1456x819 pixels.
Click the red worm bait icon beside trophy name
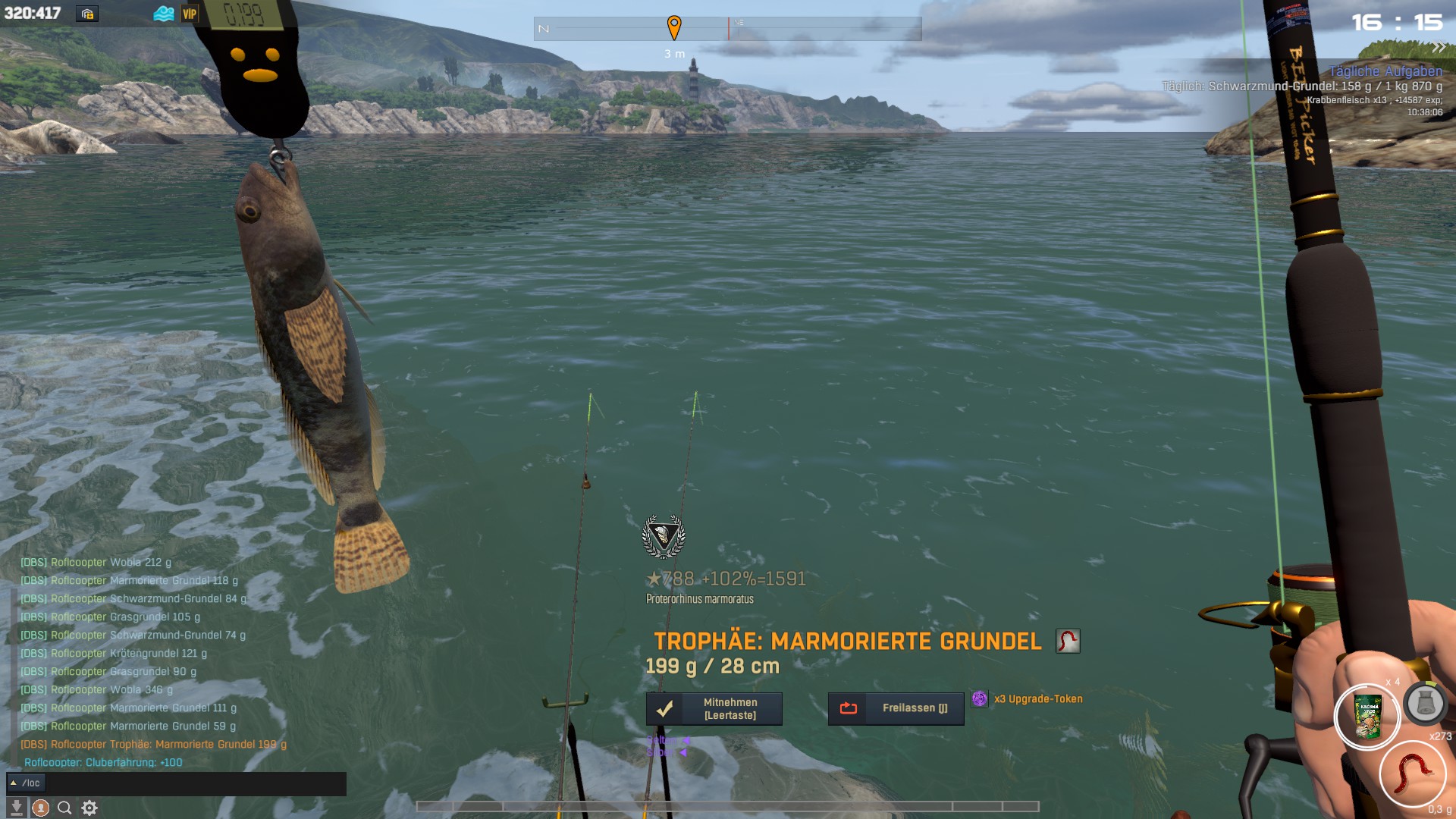tap(1068, 641)
